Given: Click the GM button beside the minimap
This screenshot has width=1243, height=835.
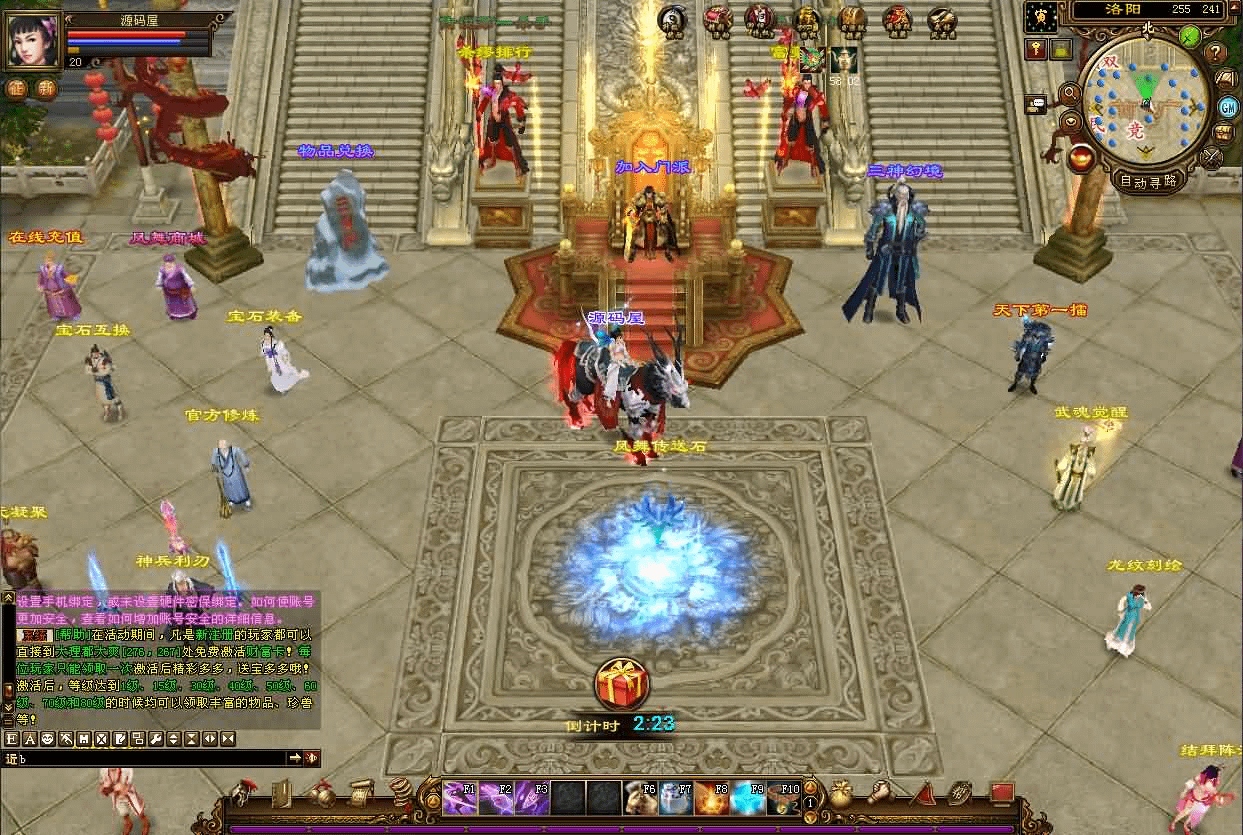Looking at the screenshot, I should coord(1228,106).
